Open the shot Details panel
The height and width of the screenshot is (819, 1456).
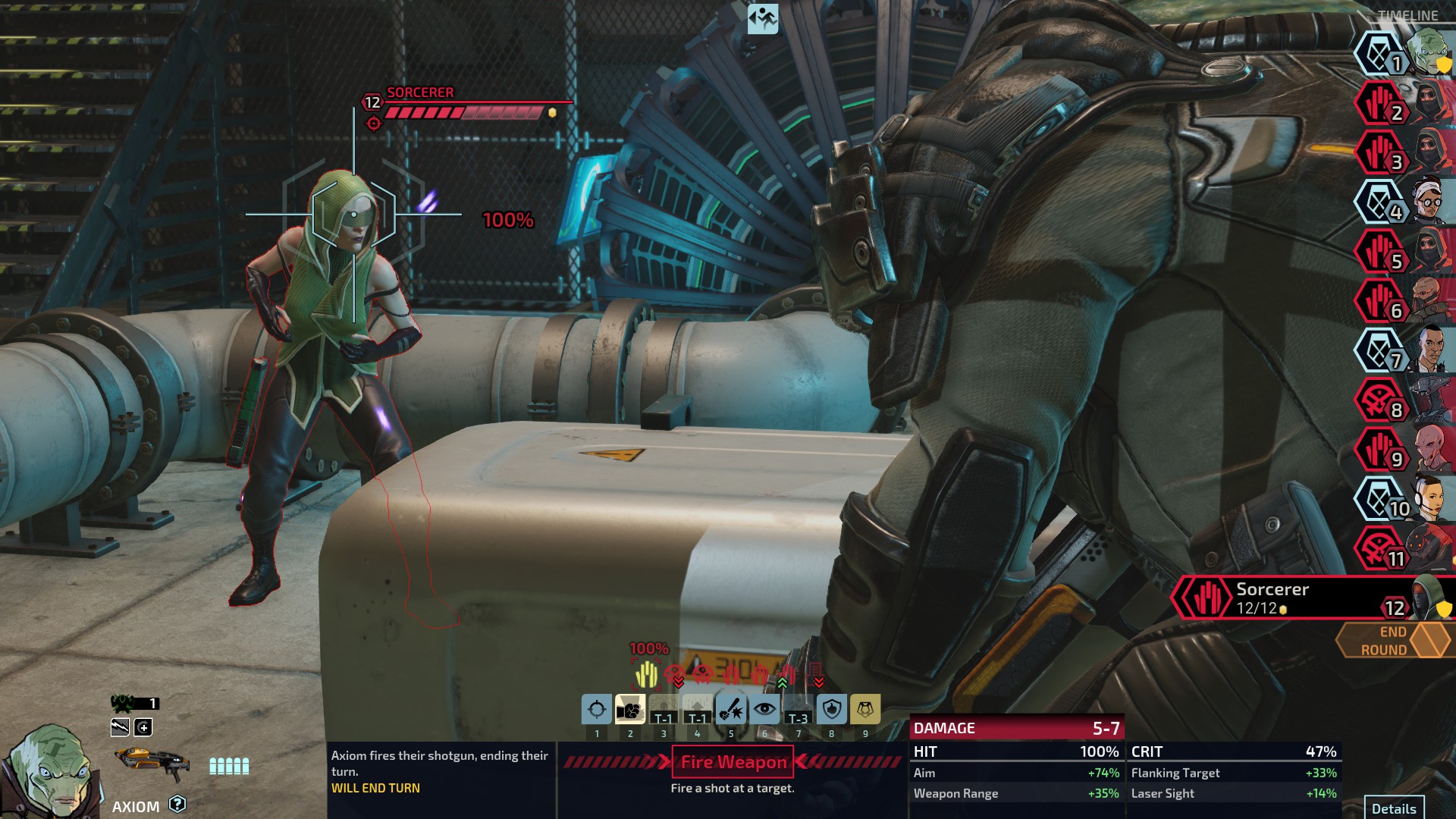click(1394, 808)
